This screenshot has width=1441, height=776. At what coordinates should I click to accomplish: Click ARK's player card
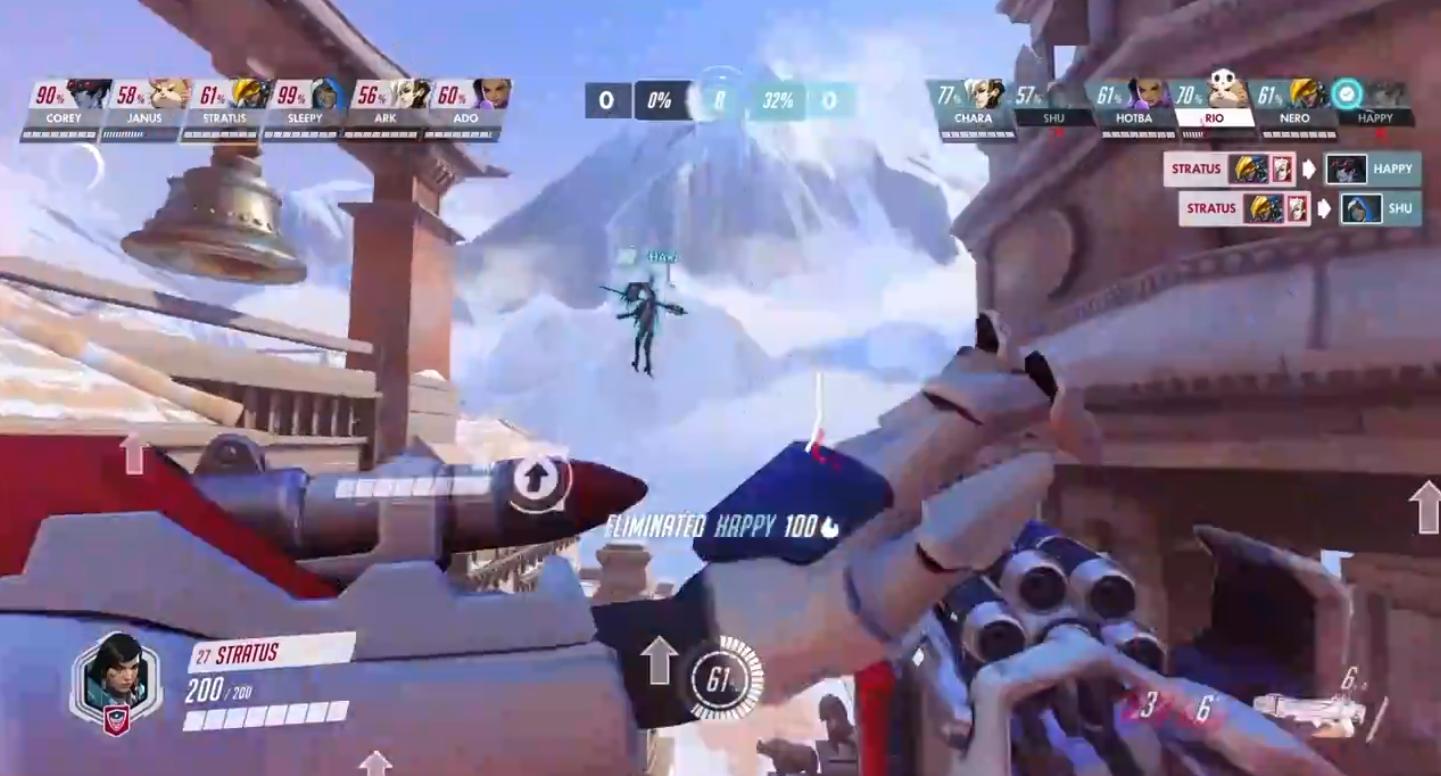point(386,108)
